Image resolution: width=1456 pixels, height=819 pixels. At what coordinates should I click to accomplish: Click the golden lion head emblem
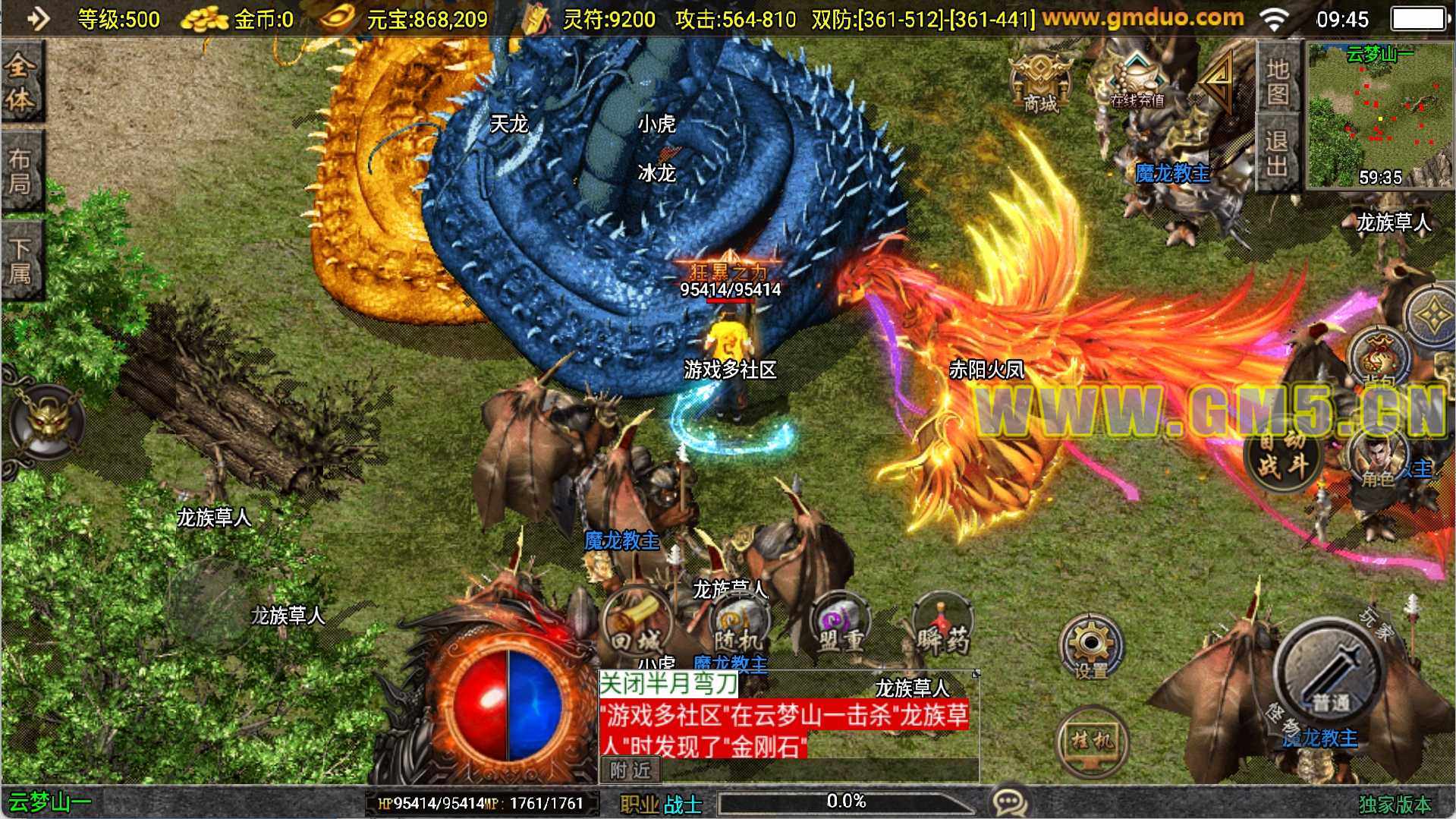pyautogui.click(x=47, y=421)
